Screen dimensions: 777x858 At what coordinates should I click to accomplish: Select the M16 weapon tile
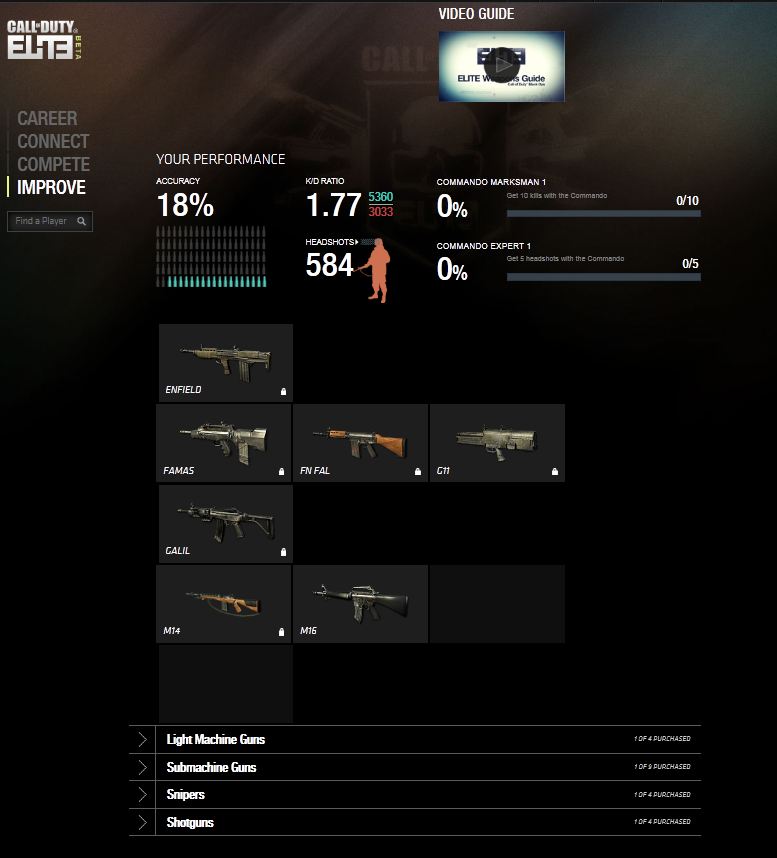(x=360, y=603)
